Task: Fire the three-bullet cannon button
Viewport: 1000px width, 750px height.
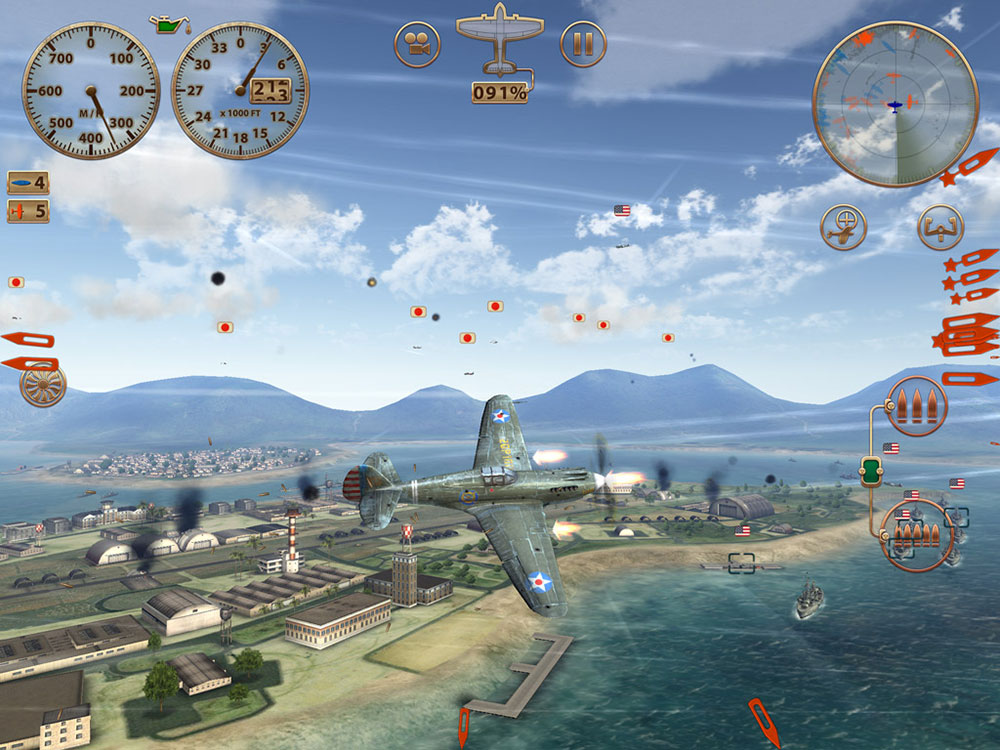Action: coord(917,406)
